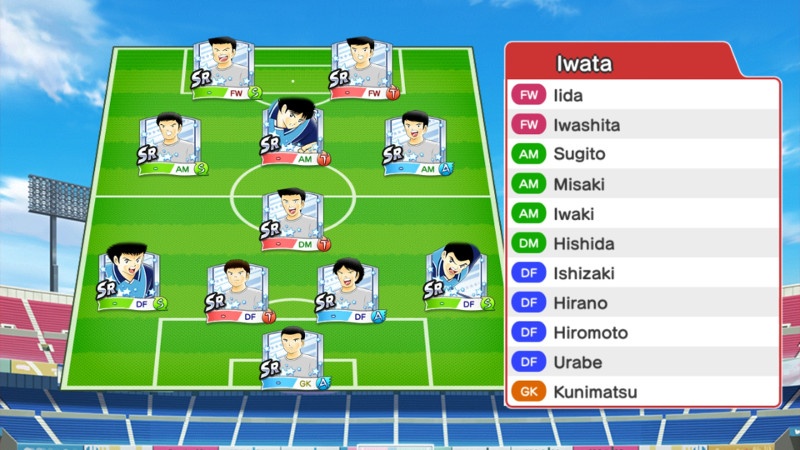
Task: Select Misaki in the lineup list
Action: point(642,185)
